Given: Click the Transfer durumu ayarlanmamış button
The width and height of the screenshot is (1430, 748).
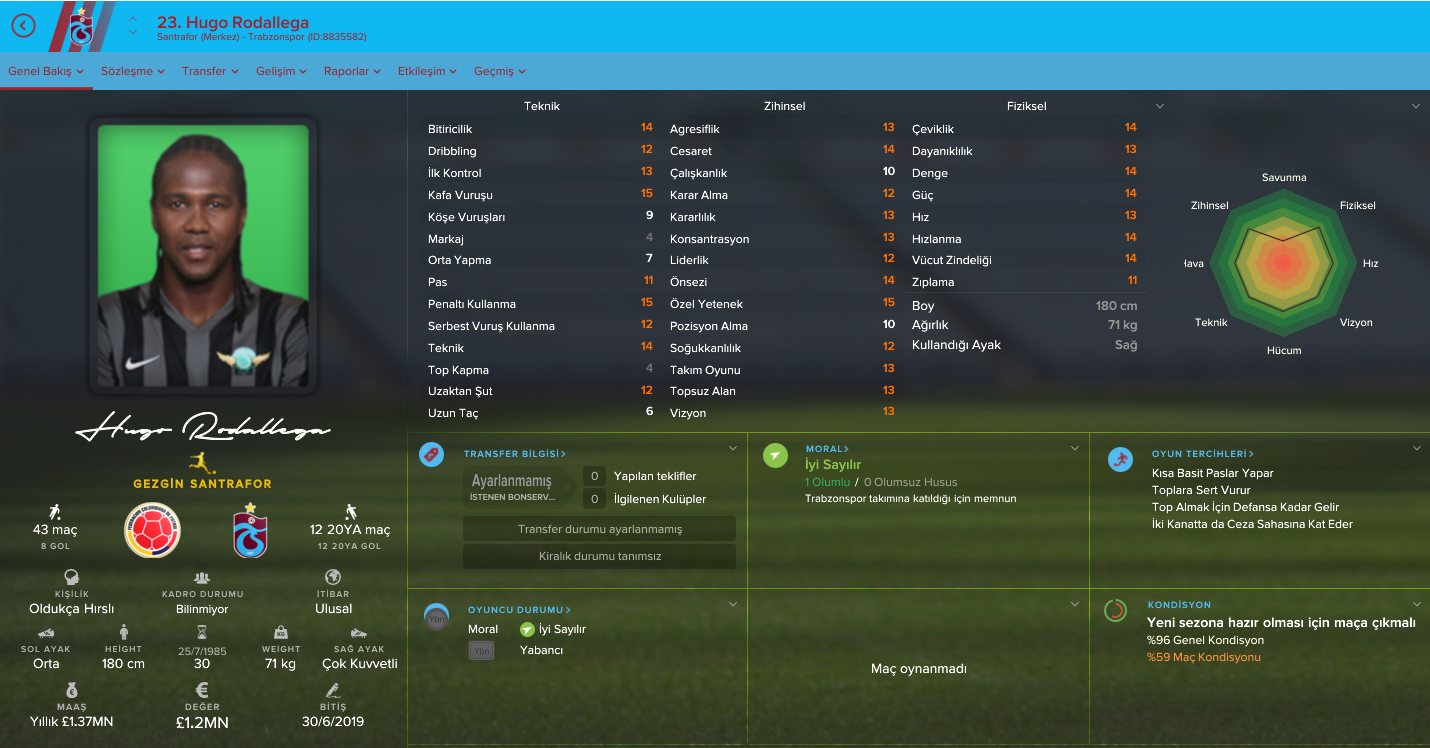Looking at the screenshot, I should (x=599, y=528).
